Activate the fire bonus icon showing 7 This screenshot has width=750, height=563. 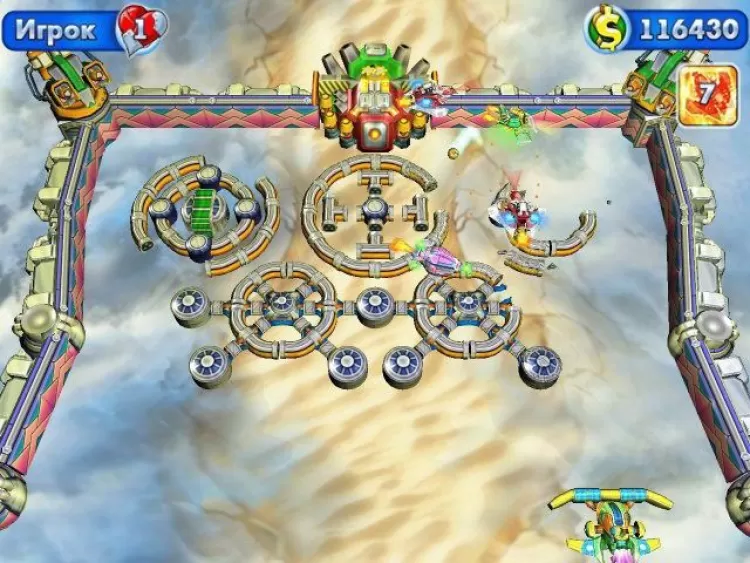click(x=708, y=96)
